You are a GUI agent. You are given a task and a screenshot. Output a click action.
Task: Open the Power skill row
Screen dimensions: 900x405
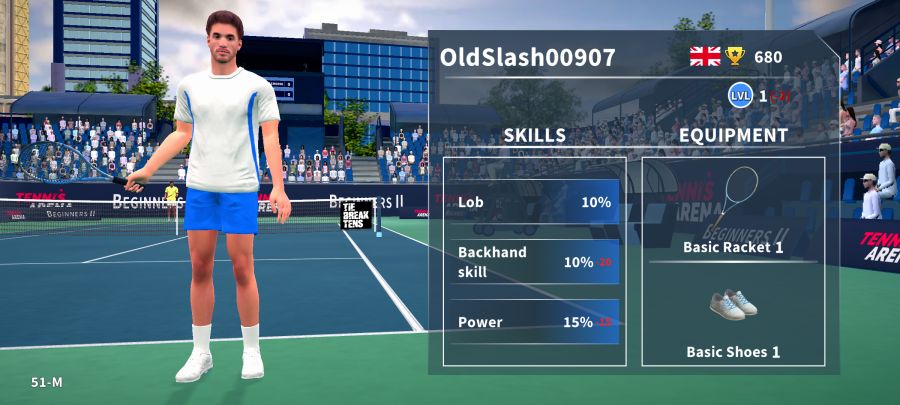[534, 322]
